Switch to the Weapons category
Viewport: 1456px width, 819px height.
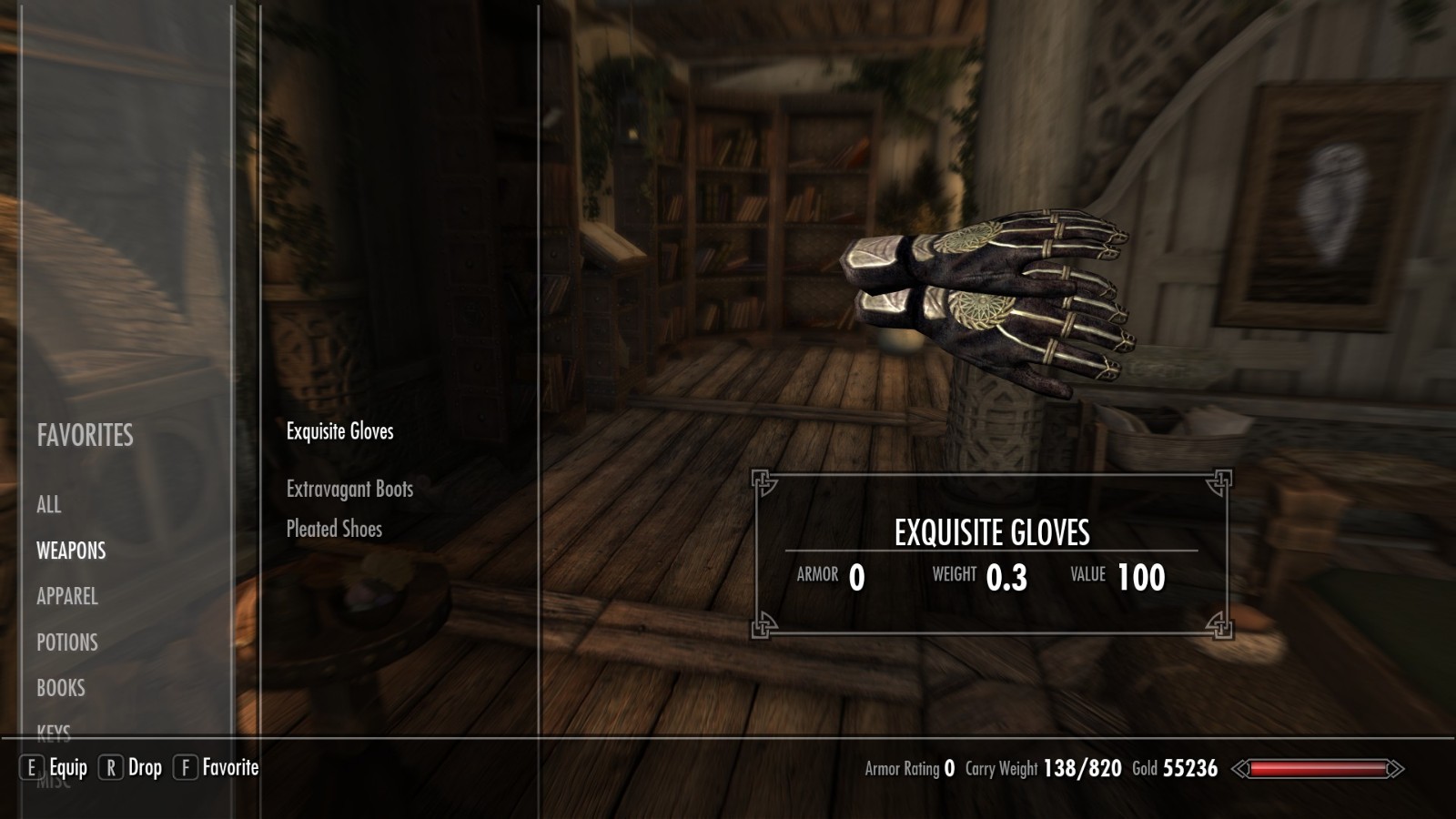pos(71,551)
